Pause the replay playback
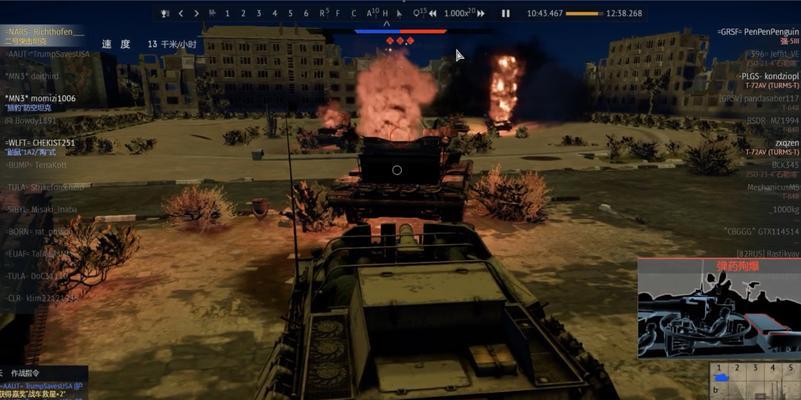Screen dimensions: 801x400 click(506, 13)
